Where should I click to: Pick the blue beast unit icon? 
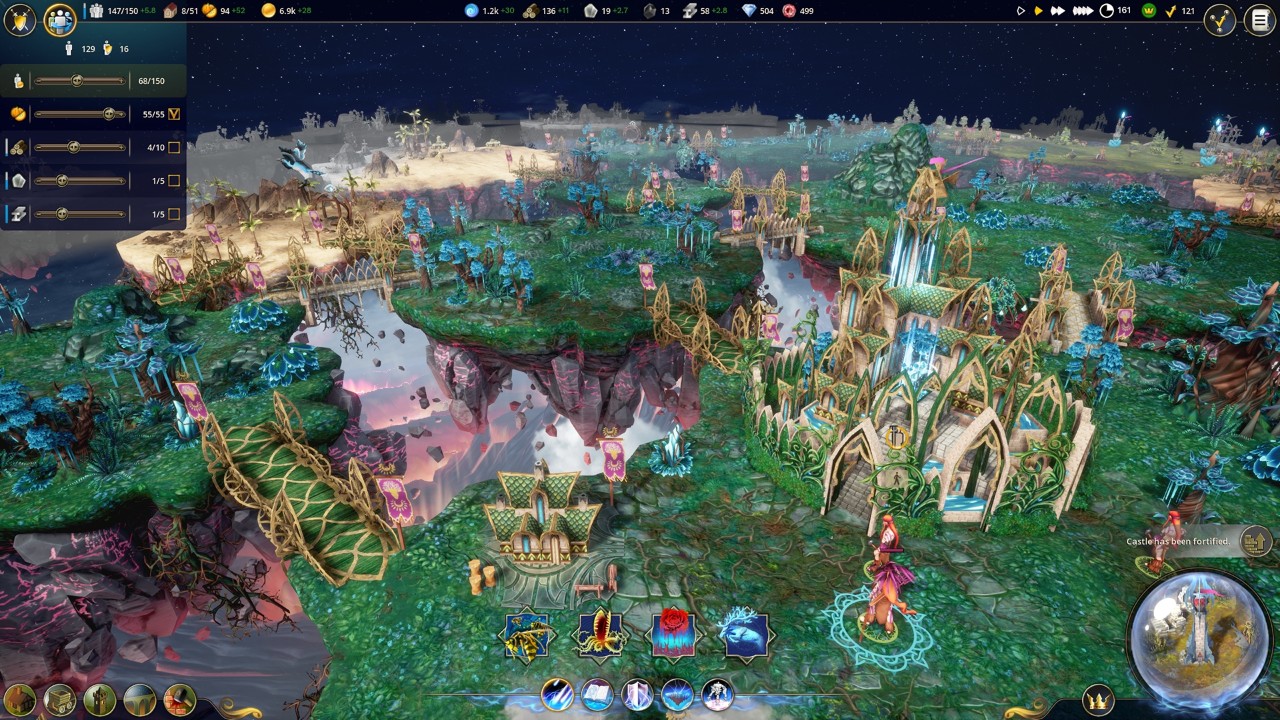[x=746, y=636]
